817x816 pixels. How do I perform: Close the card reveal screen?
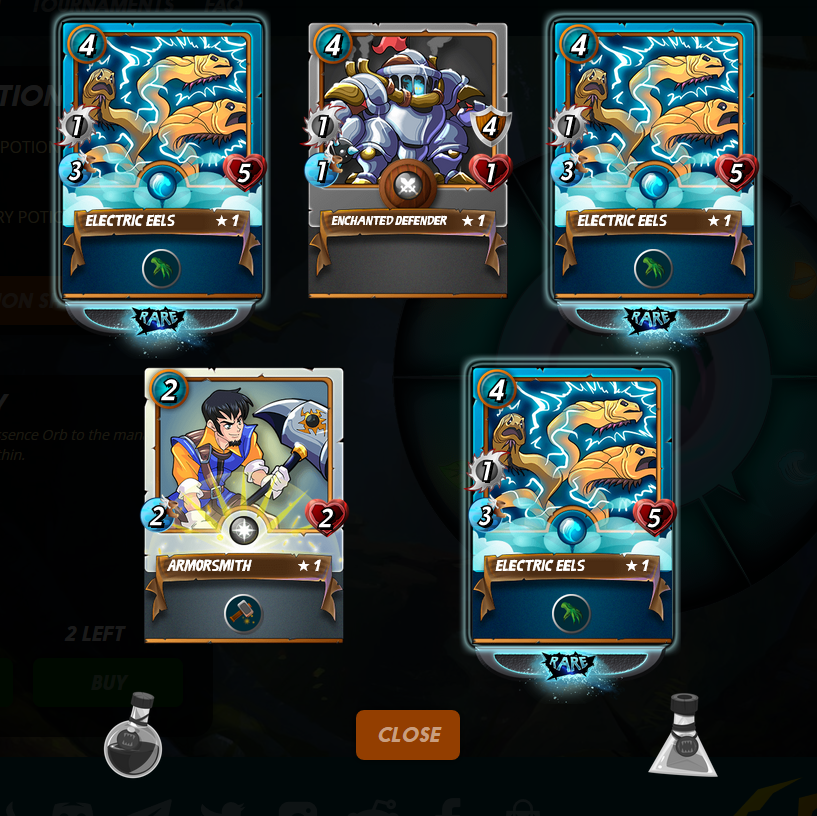[408, 735]
